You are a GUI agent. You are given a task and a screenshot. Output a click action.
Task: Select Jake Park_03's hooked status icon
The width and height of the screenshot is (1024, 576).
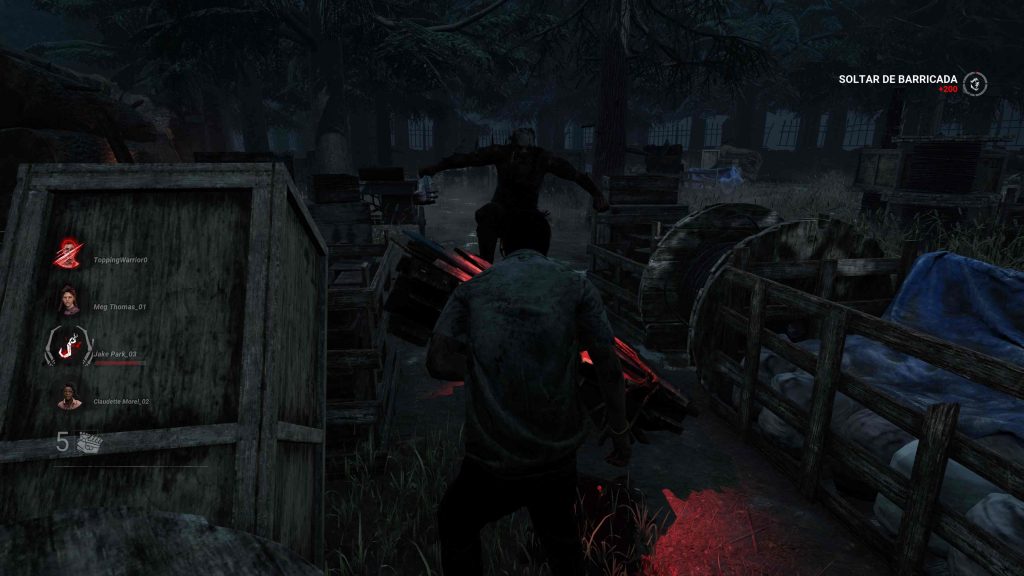[x=69, y=347]
